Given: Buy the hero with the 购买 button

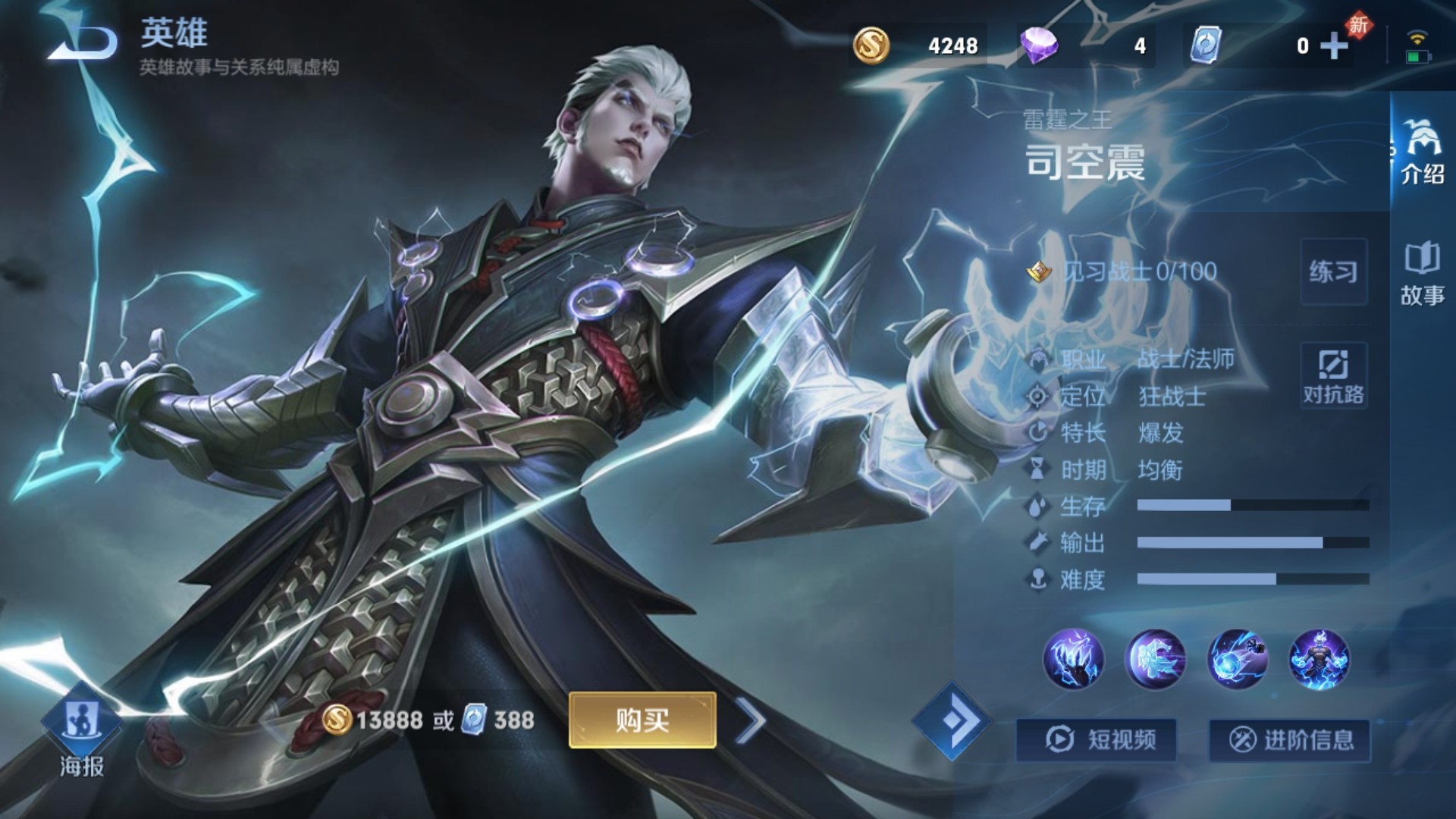Looking at the screenshot, I should tap(642, 720).
